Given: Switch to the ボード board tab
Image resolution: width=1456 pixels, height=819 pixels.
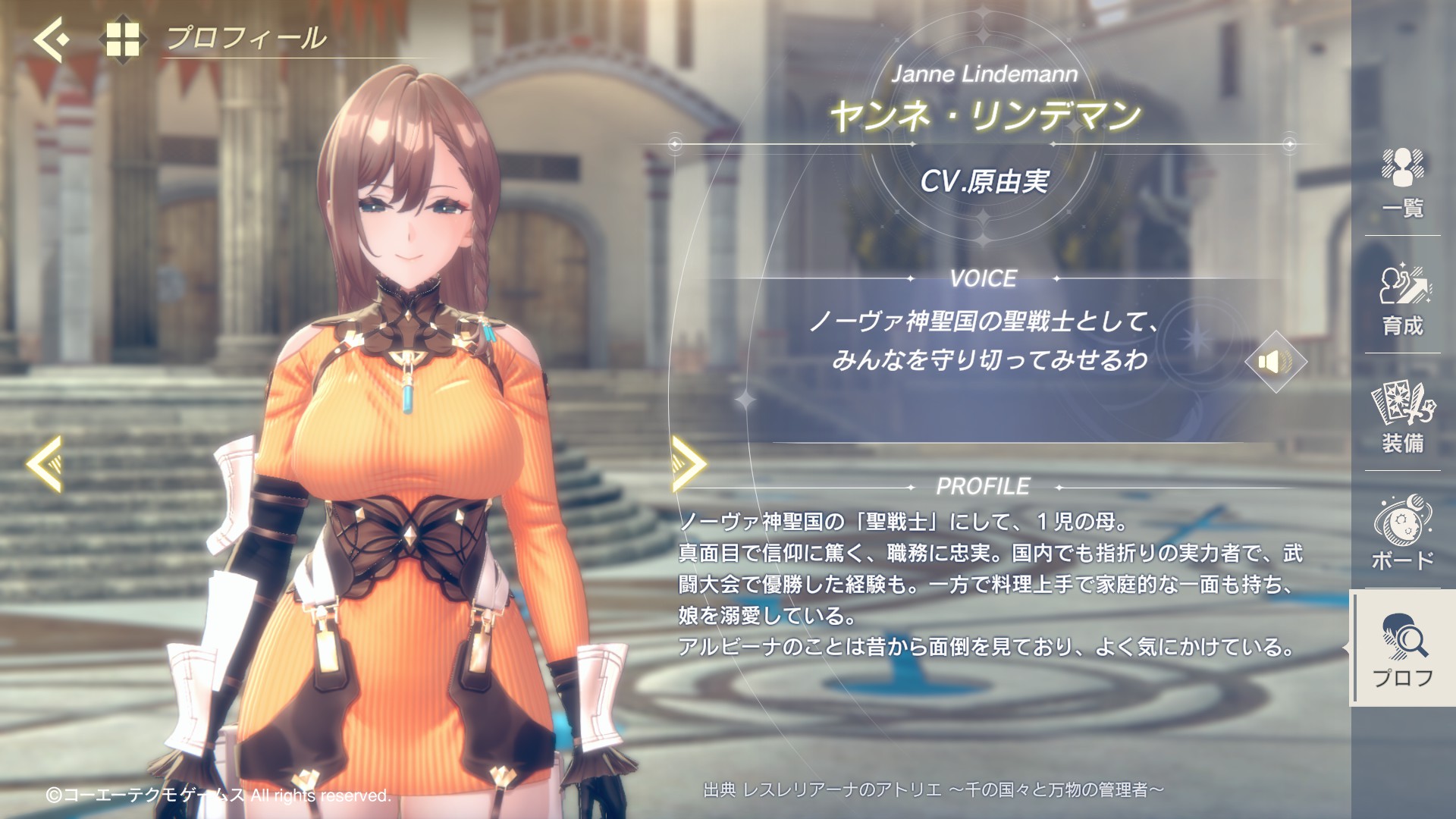Looking at the screenshot, I should [1403, 534].
